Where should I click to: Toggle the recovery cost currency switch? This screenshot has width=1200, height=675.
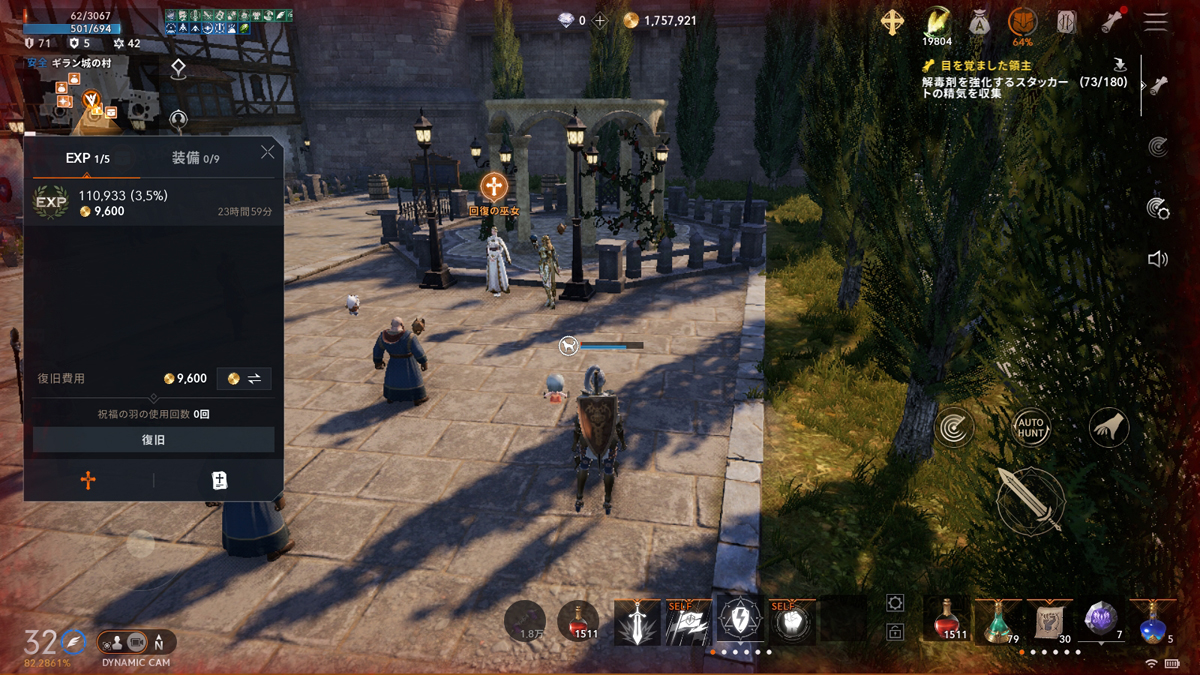244,379
